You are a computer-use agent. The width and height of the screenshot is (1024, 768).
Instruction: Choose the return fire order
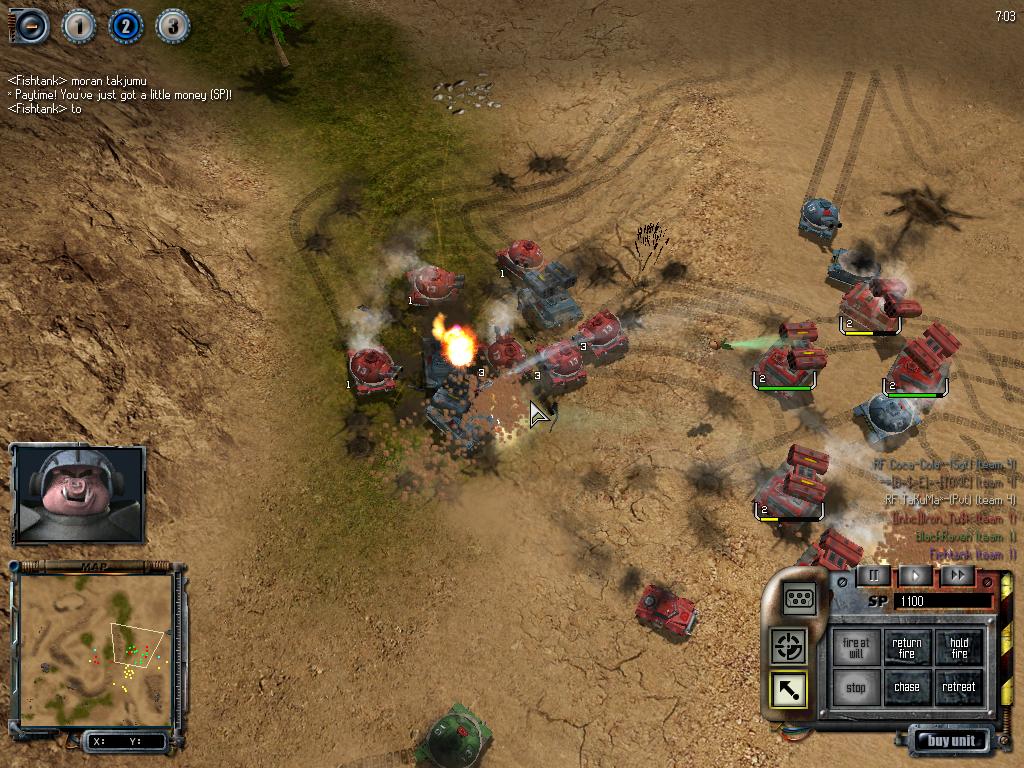[x=907, y=648]
